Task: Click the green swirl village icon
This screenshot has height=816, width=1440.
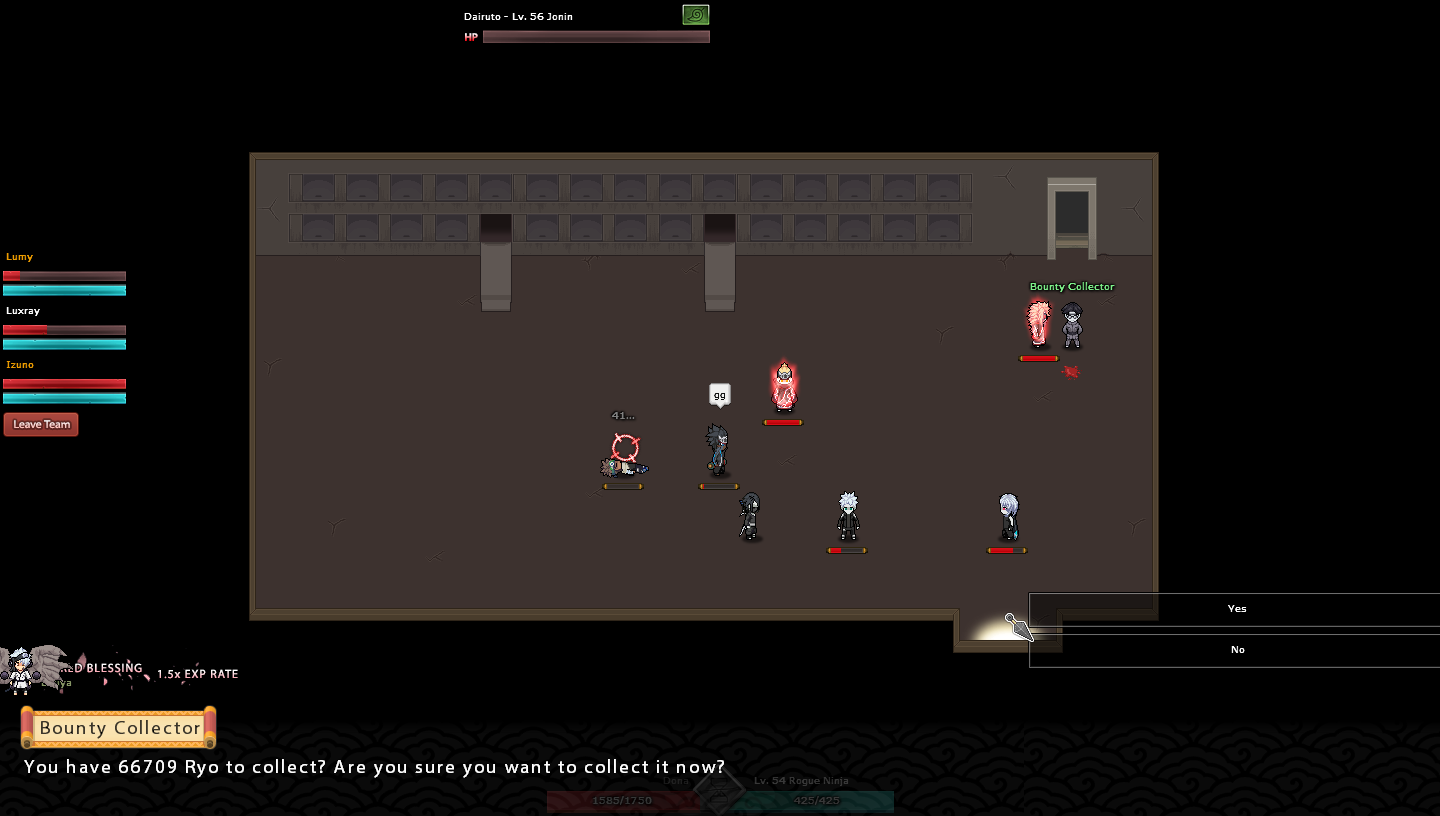Action: click(696, 15)
